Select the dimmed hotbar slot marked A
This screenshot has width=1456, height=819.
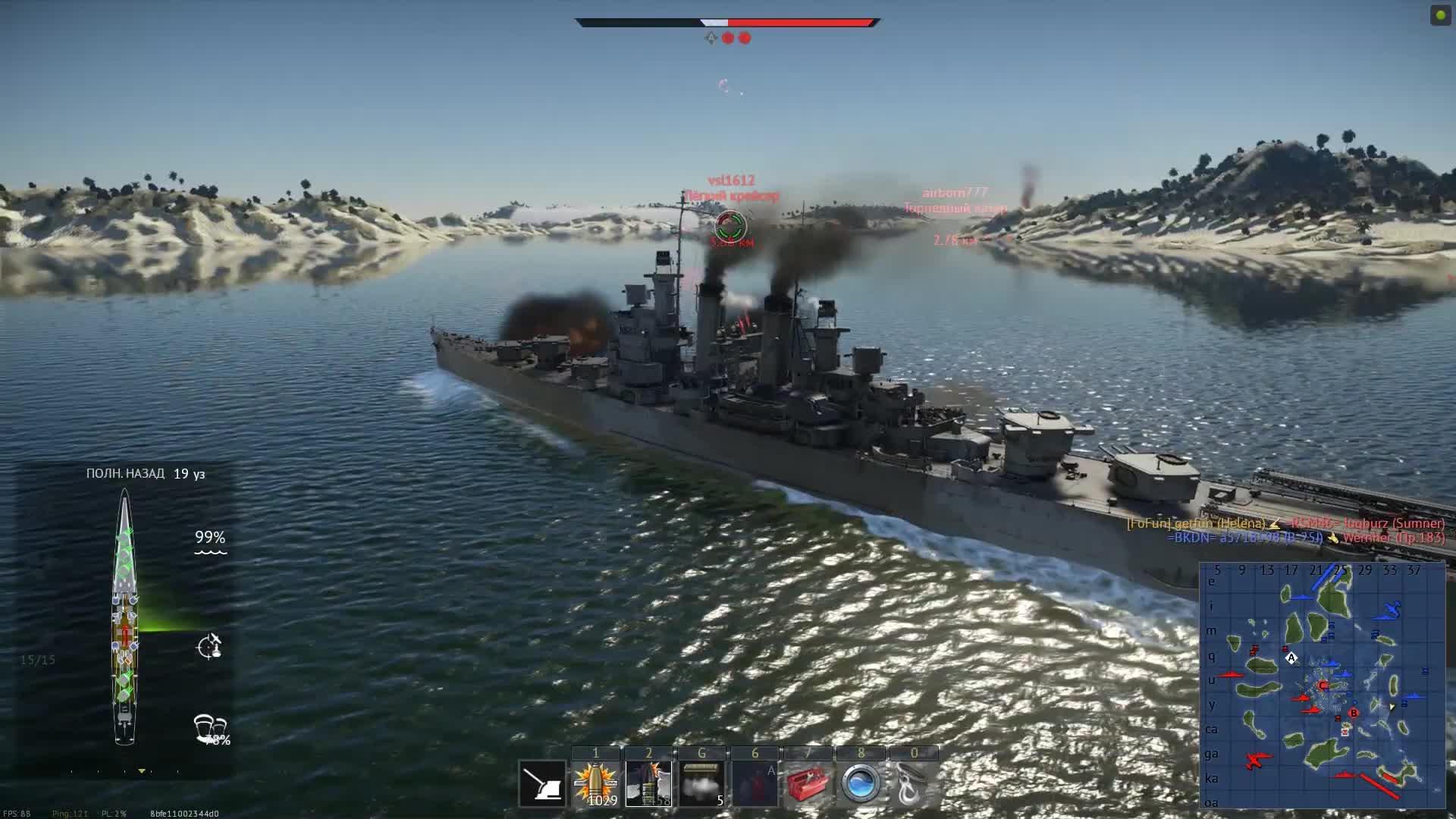click(755, 783)
